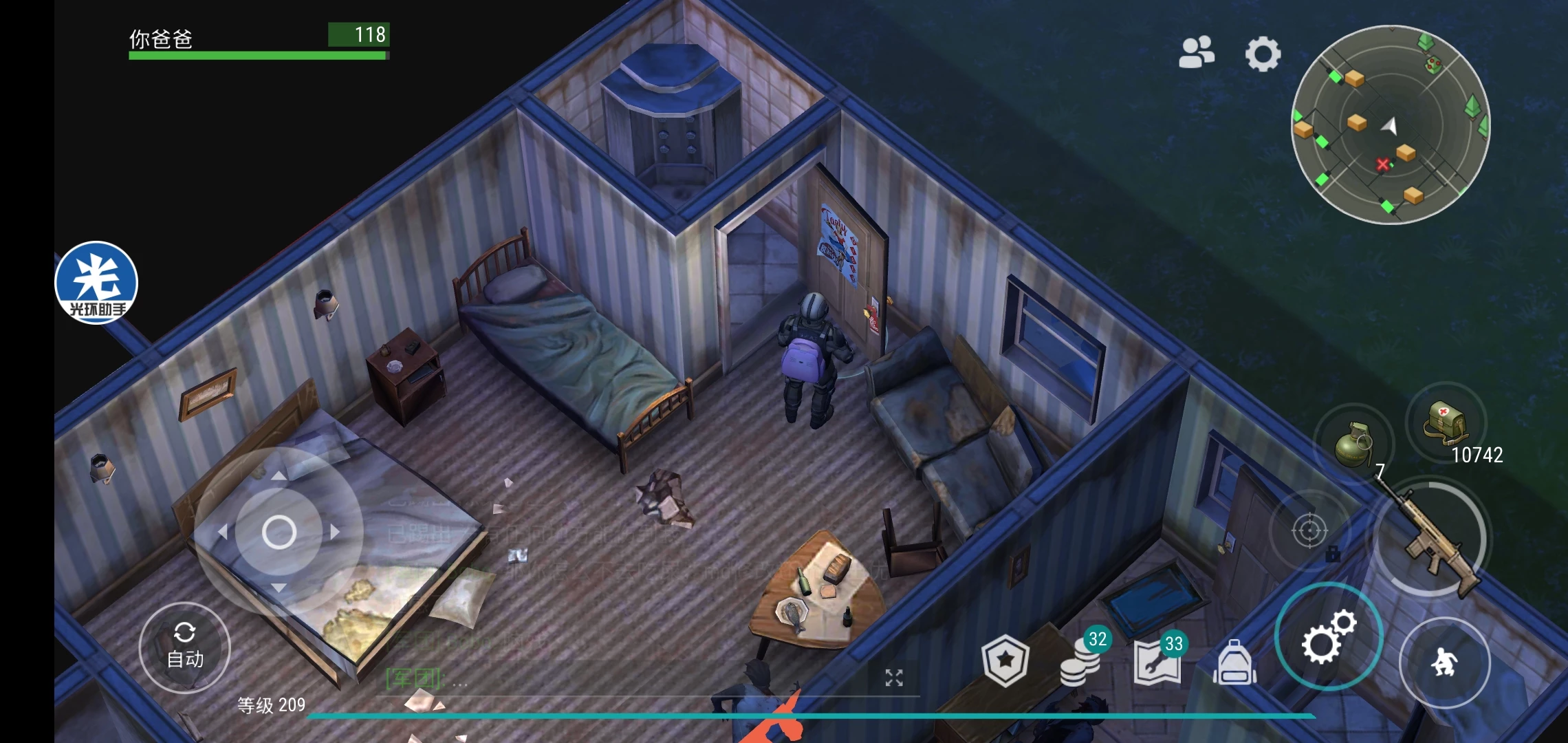Screen dimensions: 1568x743
Task: Open the shield star badge menu
Action: [1005, 661]
